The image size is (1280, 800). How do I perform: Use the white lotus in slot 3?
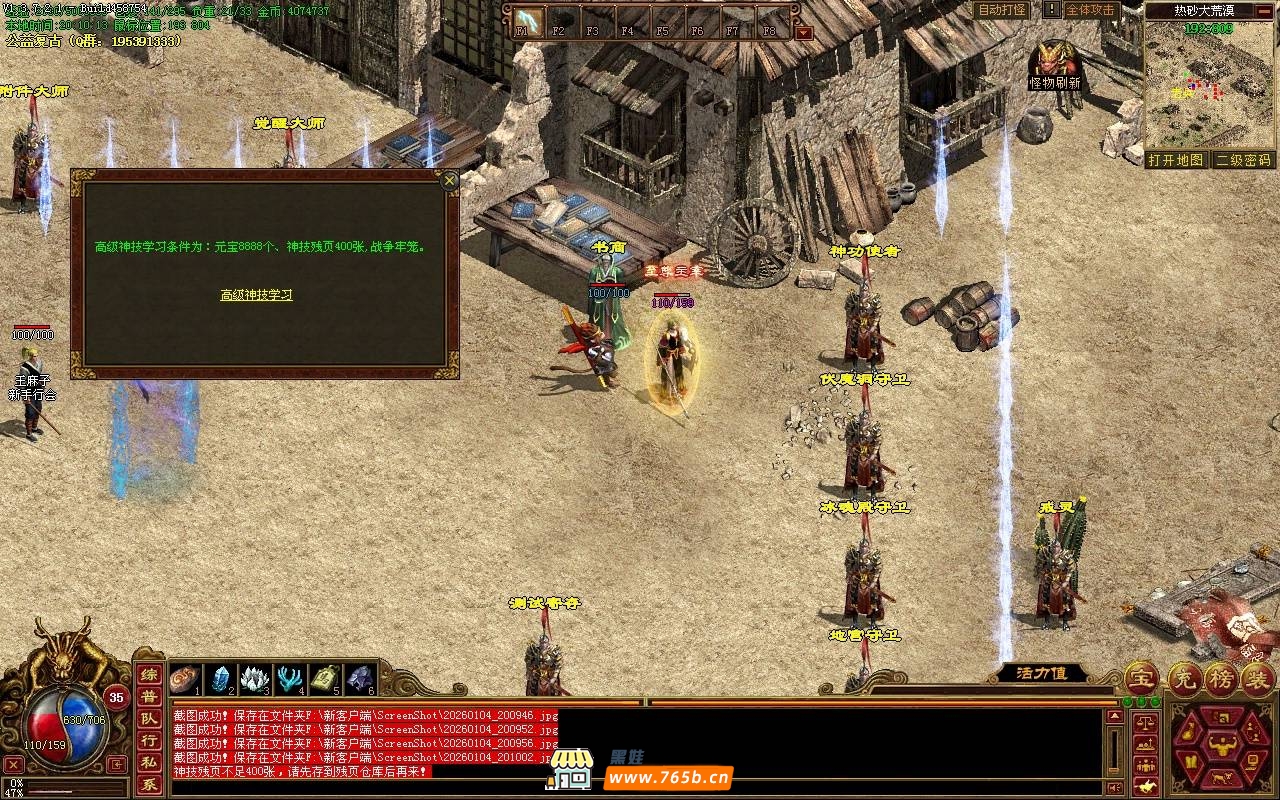coord(254,680)
